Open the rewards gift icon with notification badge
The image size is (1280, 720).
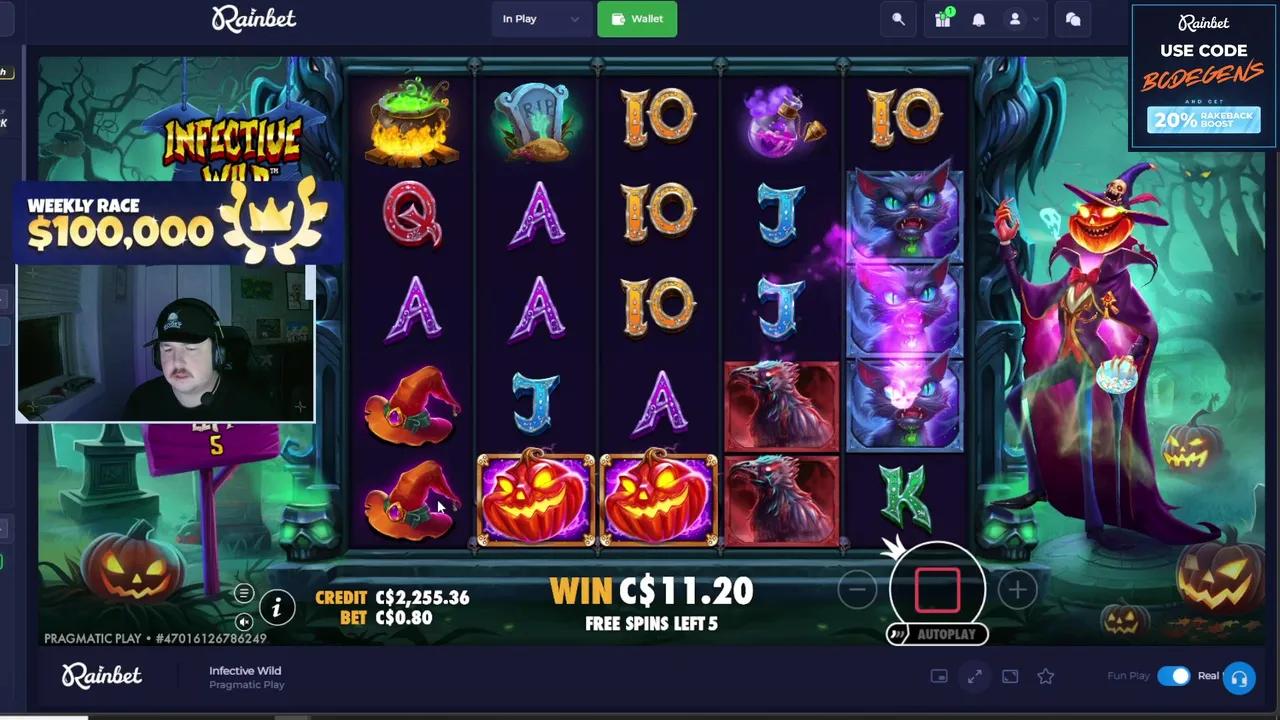[x=941, y=19]
